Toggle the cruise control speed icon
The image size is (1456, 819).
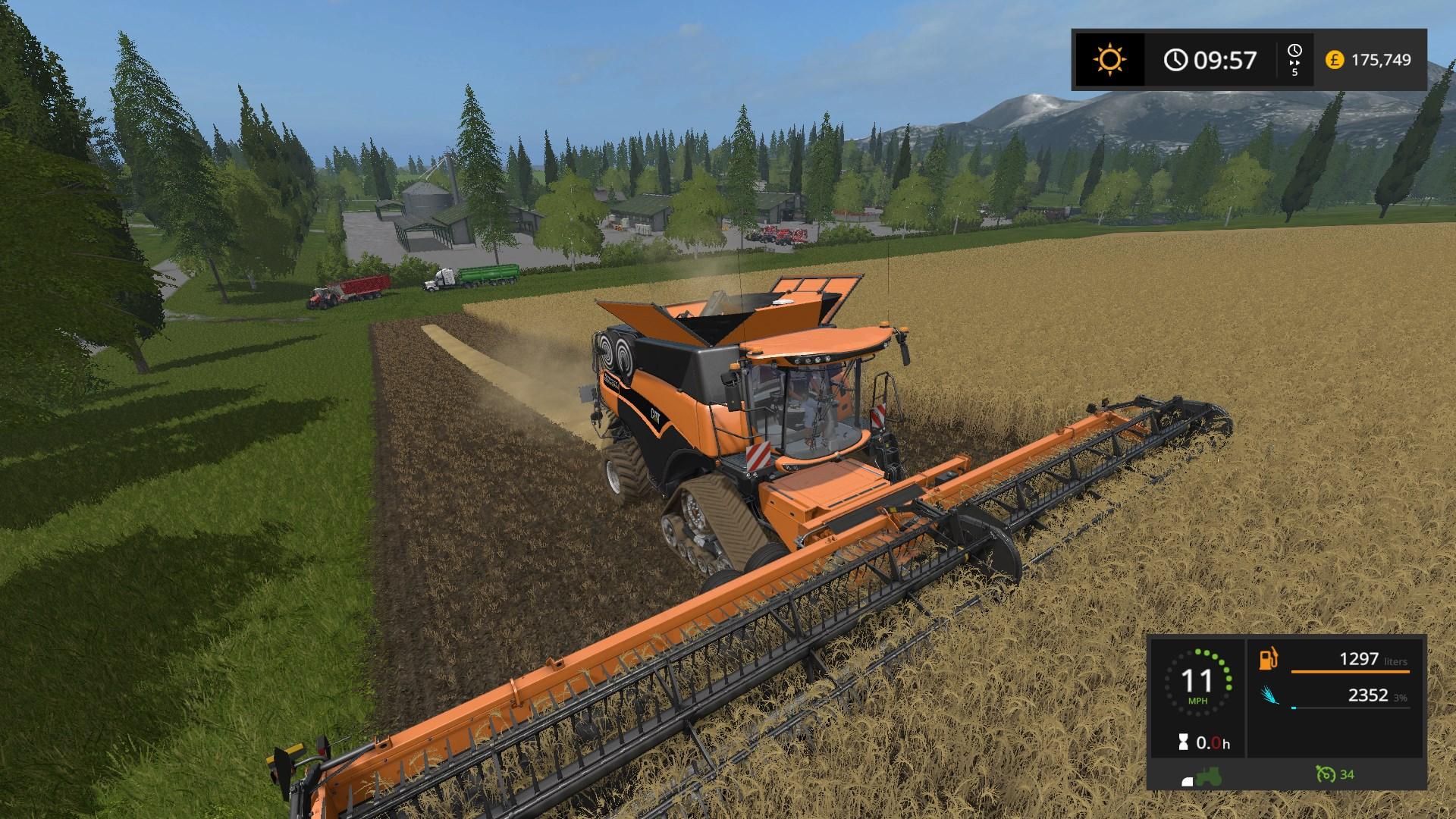(x=1326, y=774)
